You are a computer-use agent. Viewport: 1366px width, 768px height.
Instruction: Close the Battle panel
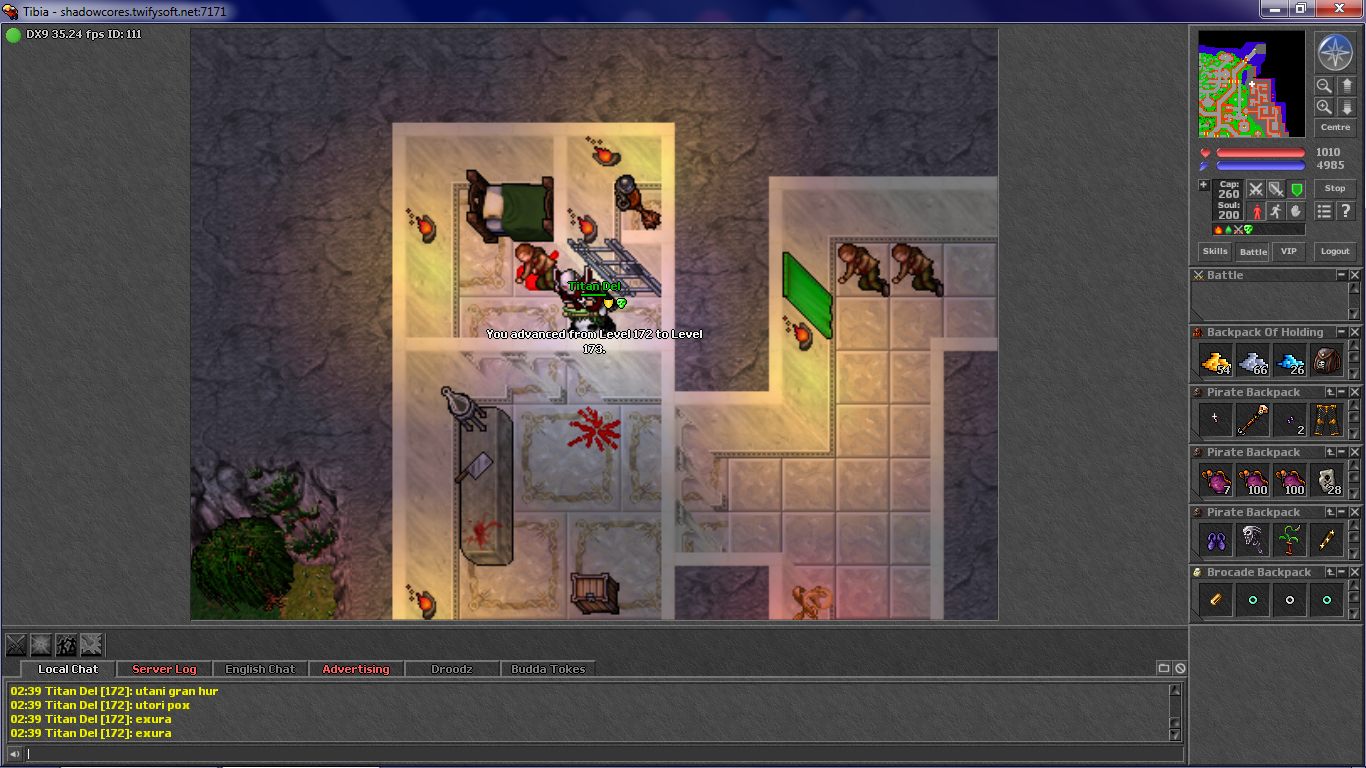pos(1355,275)
